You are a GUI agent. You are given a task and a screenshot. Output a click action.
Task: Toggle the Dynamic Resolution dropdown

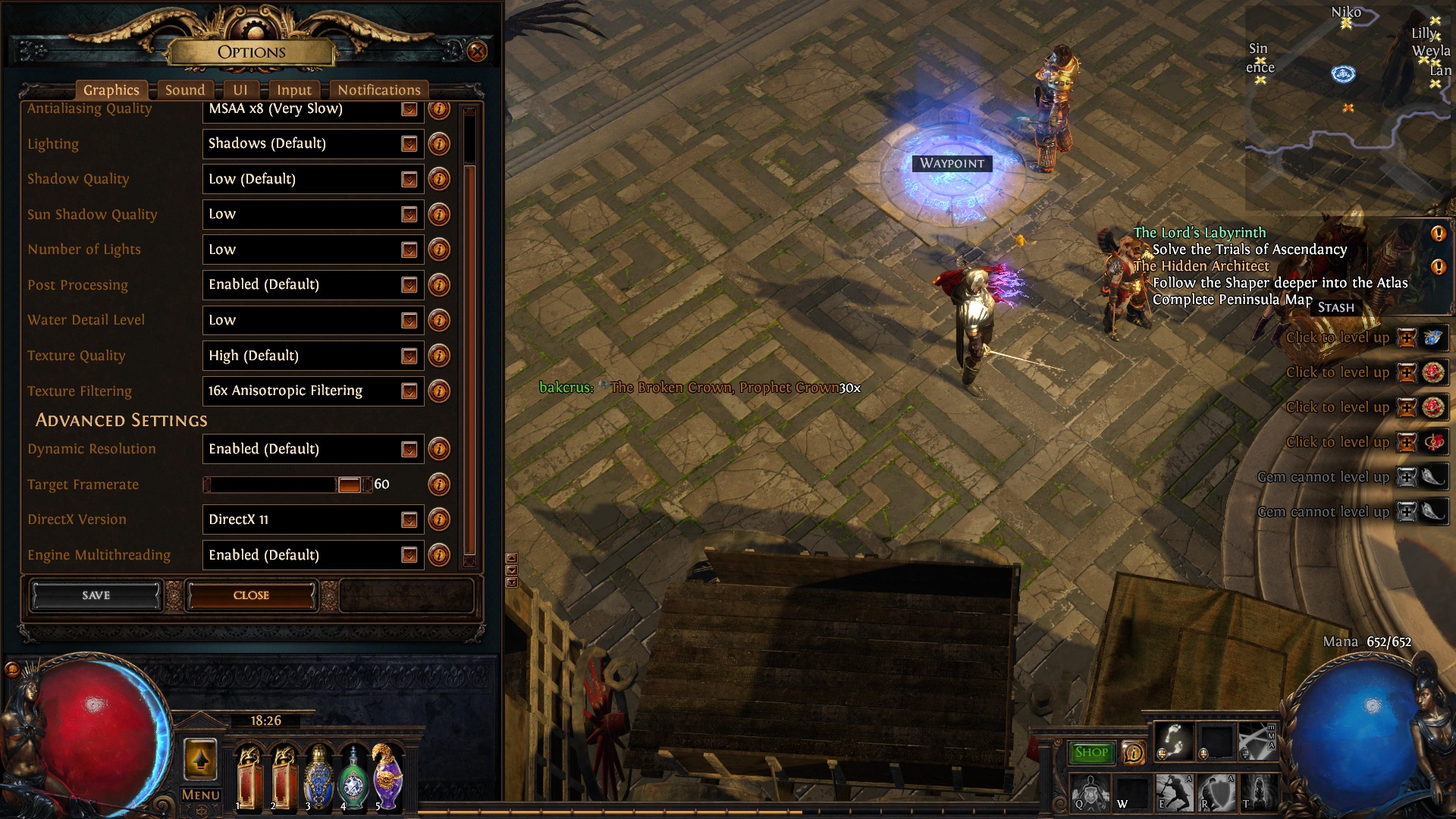pyautogui.click(x=312, y=449)
